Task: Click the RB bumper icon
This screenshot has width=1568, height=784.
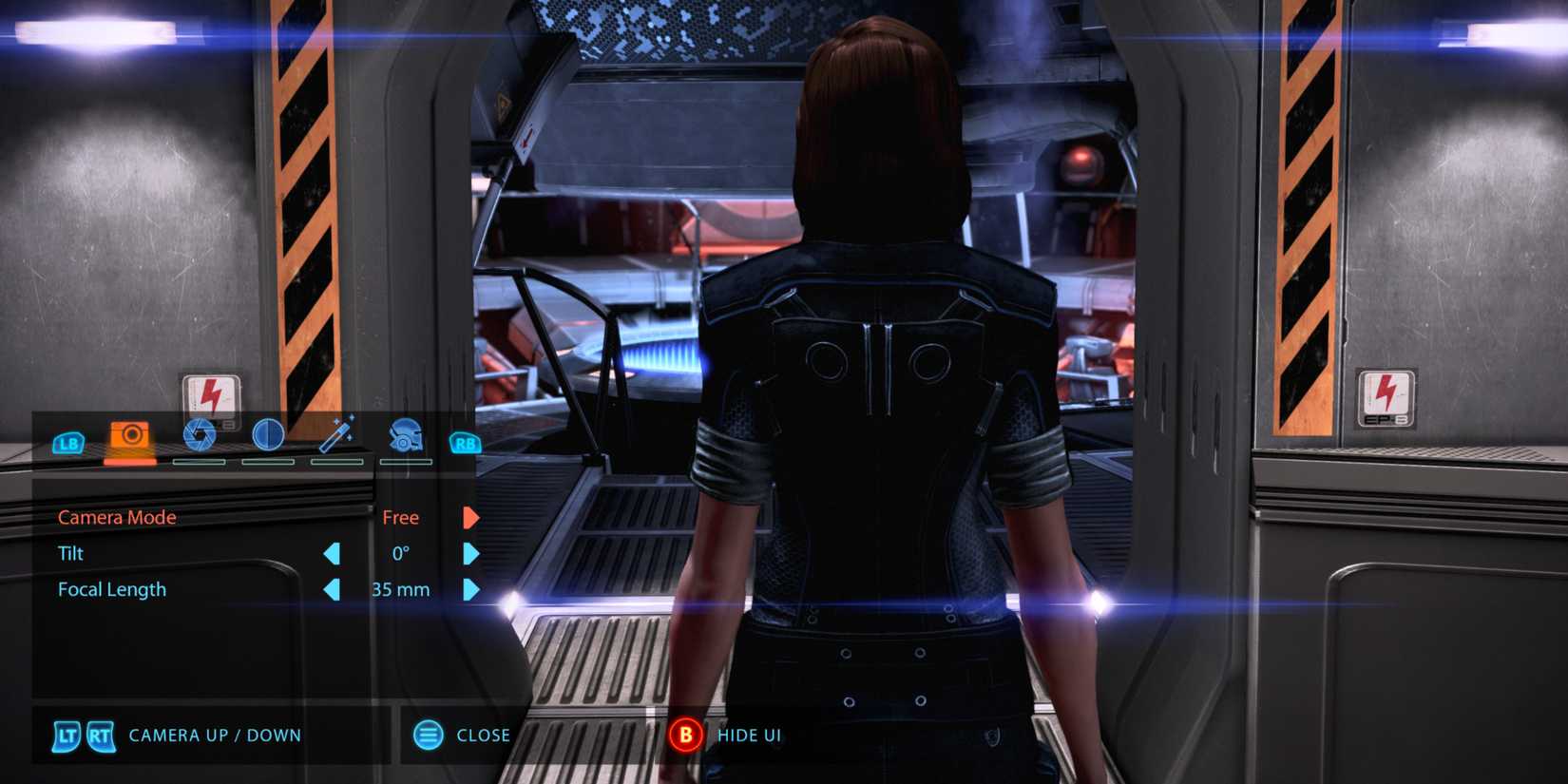Action: [x=464, y=442]
